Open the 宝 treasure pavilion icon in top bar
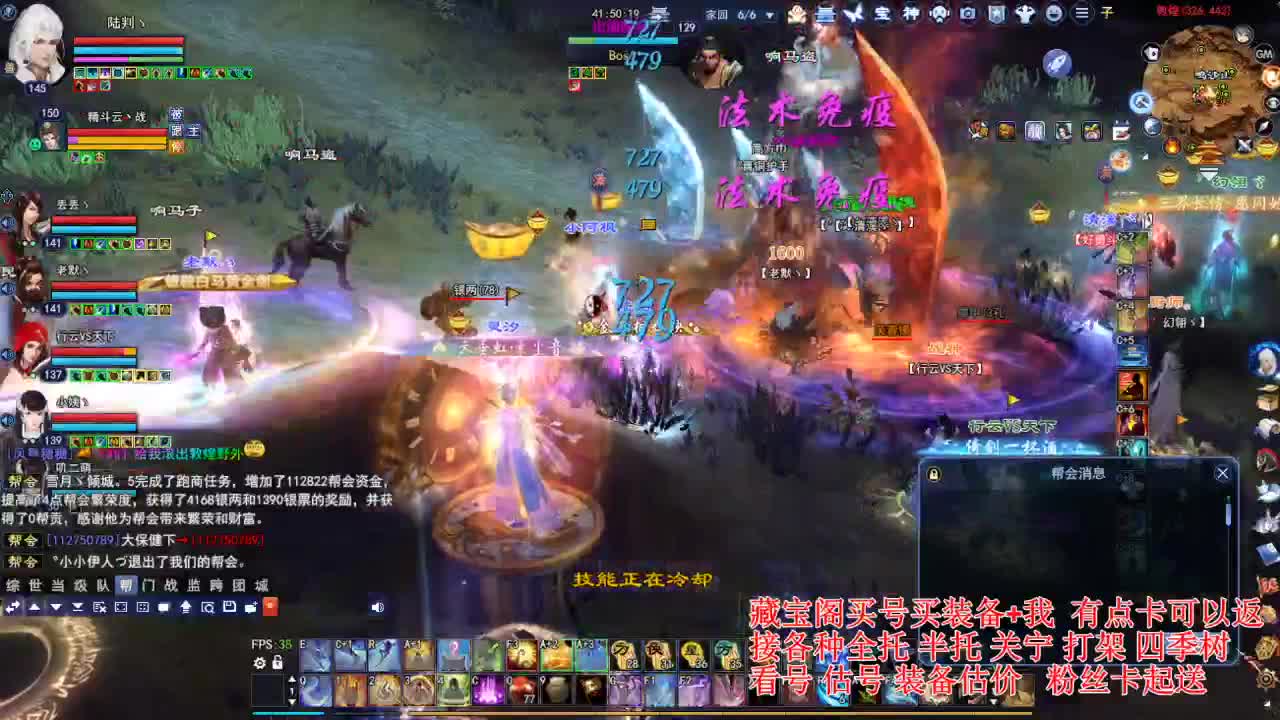Screen dimensions: 1280x720 tap(883, 13)
